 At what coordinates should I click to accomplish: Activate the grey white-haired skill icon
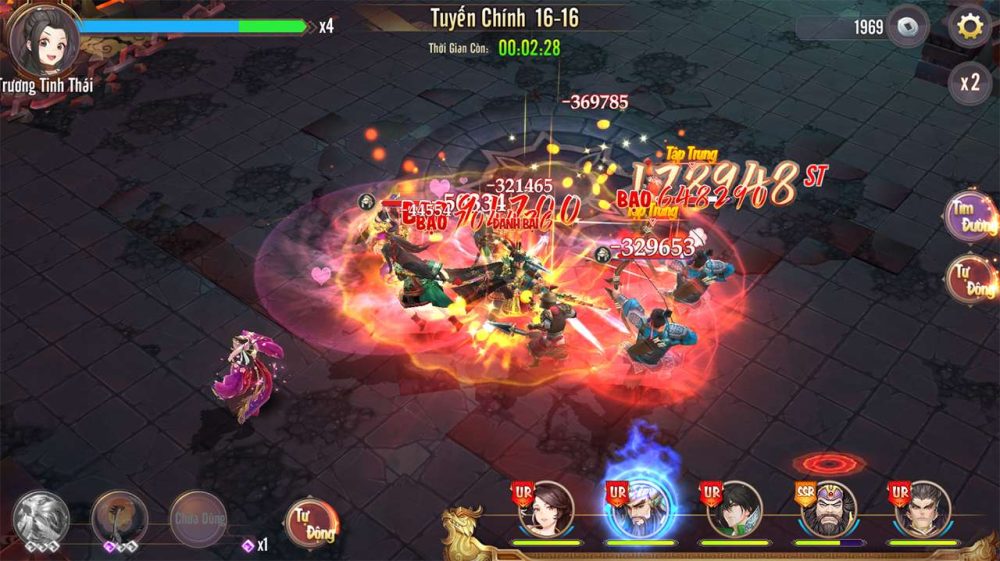point(41,518)
